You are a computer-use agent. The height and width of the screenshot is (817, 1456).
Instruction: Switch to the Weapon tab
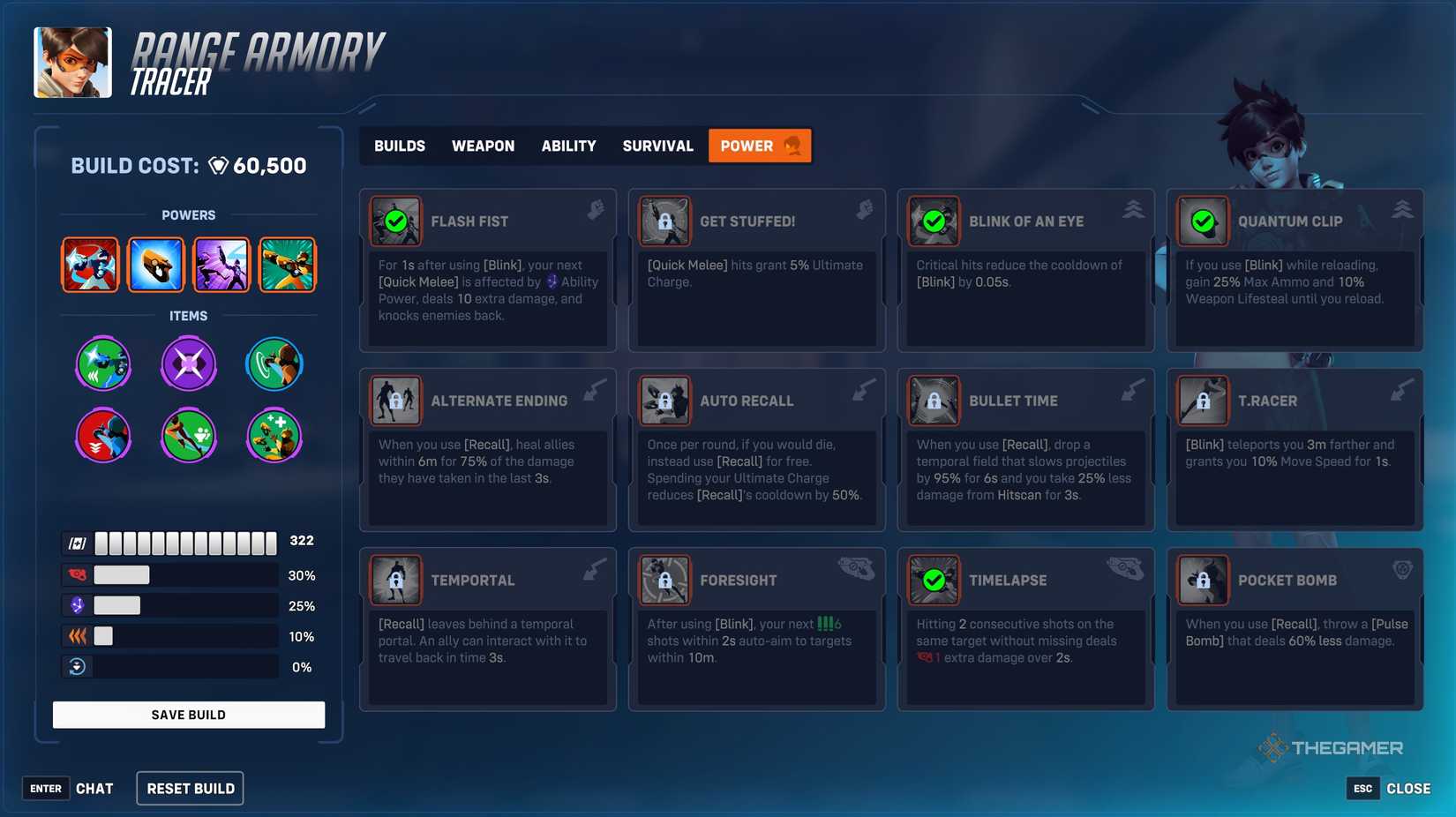[484, 146]
